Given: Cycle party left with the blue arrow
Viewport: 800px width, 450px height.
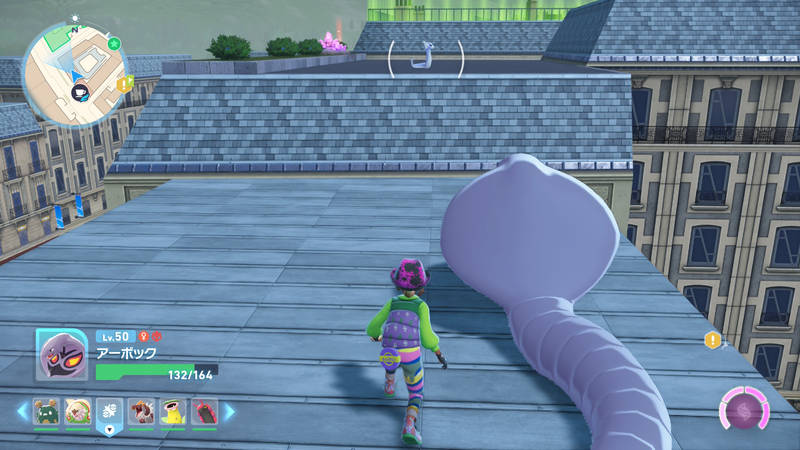Looking at the screenshot, I should coord(21,411).
